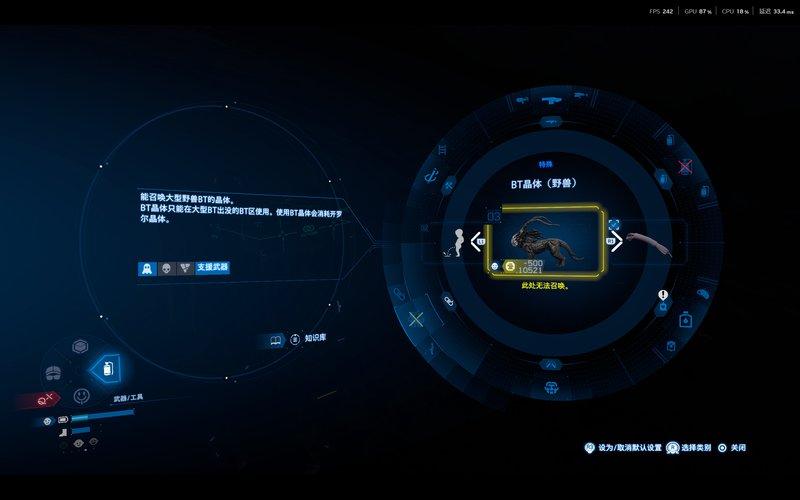Click the 支援武器 support weapon tag
This screenshot has width=800, height=500.
pyautogui.click(x=213, y=268)
